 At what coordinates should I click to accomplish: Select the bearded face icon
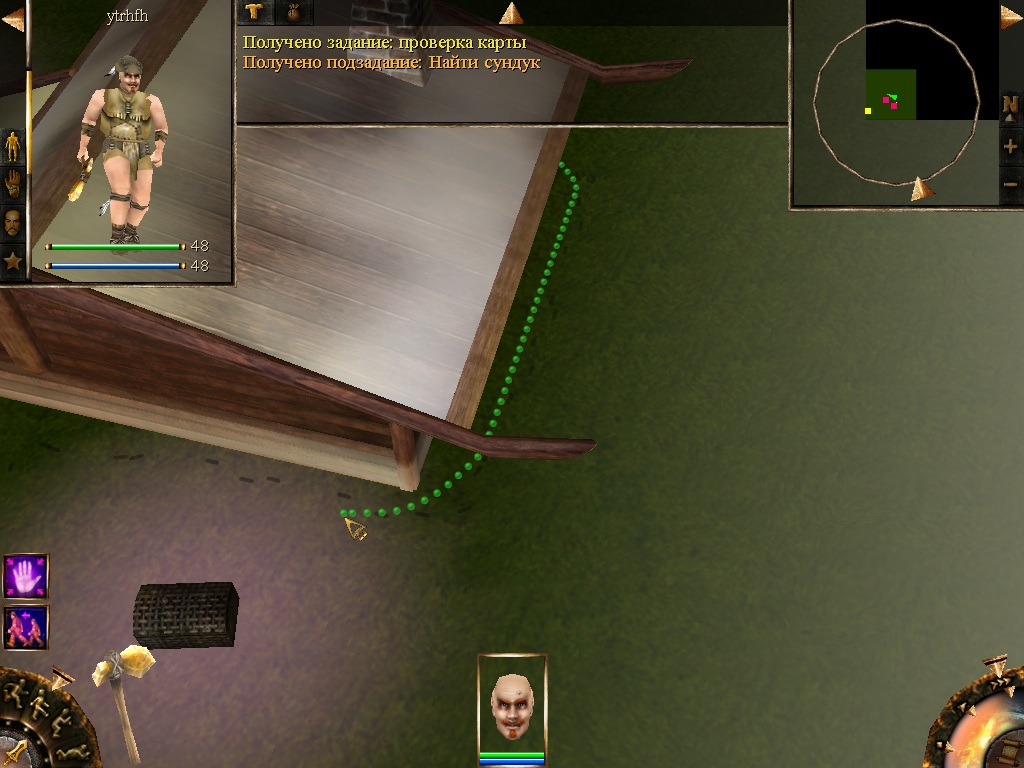(13, 222)
